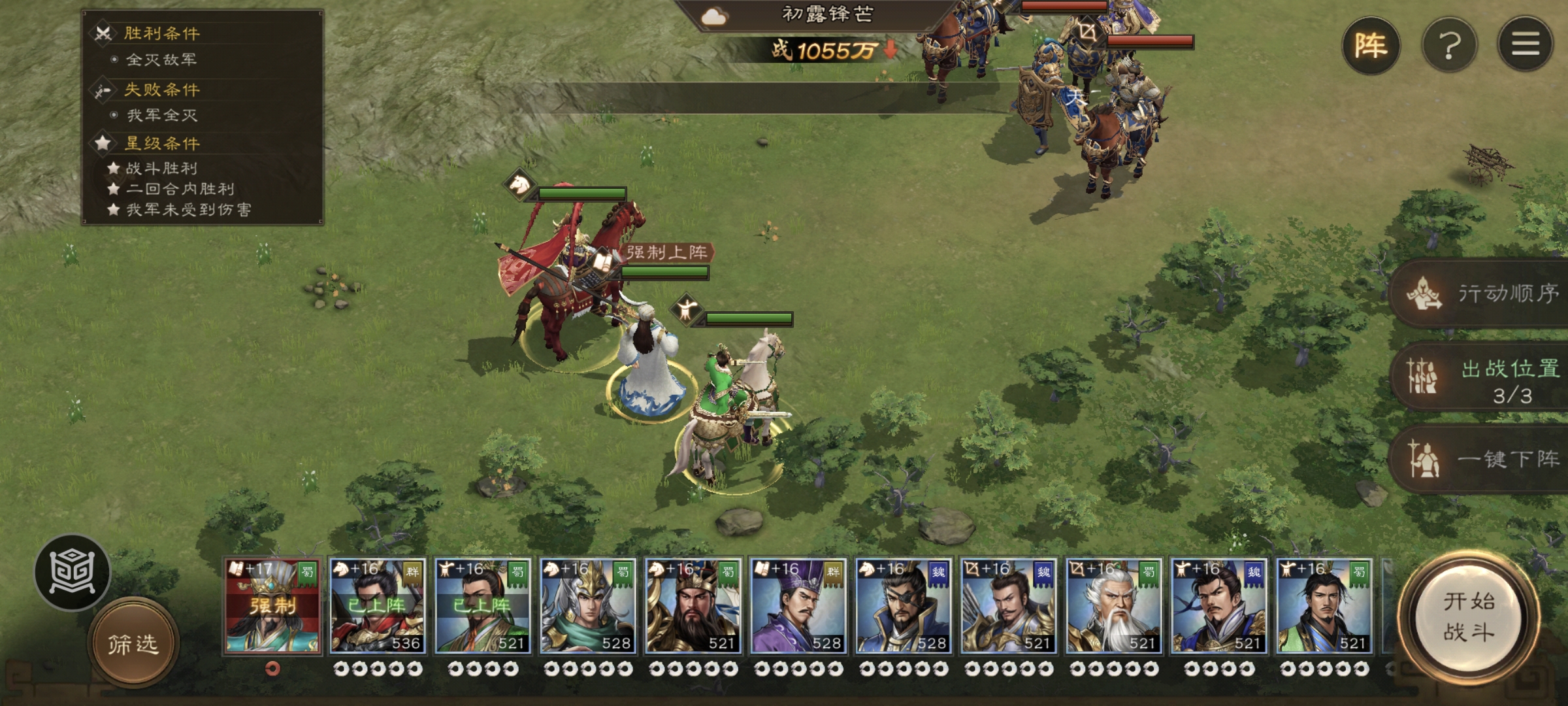Tap the cube maze icon above 筛选
This screenshot has width=1568, height=706.
pos(73,573)
